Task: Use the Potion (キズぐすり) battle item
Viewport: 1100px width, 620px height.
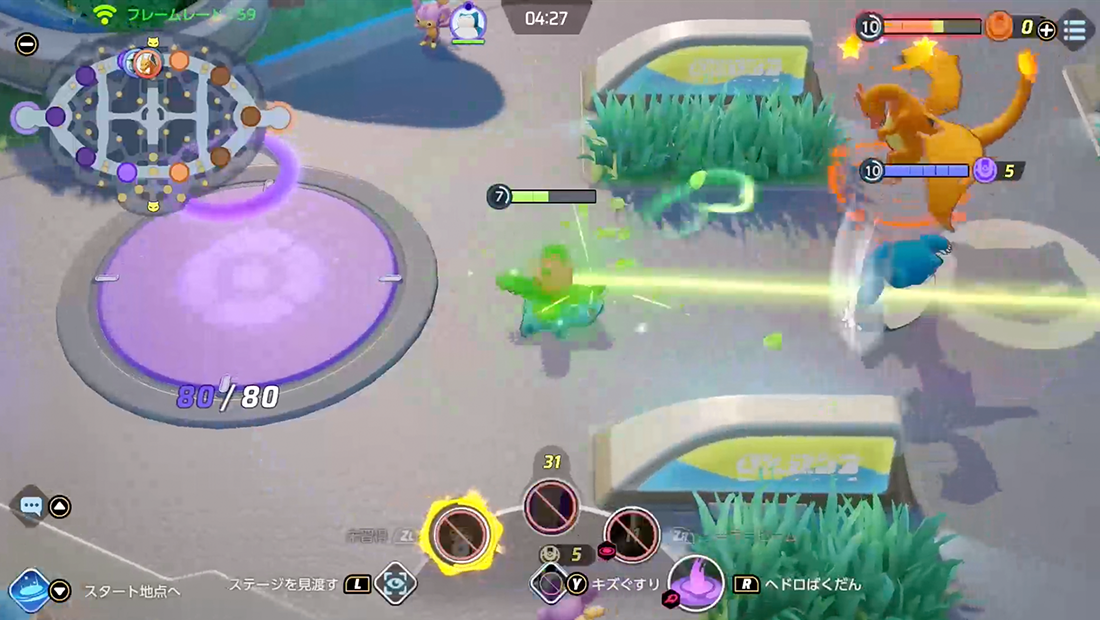Action: pyautogui.click(x=549, y=584)
